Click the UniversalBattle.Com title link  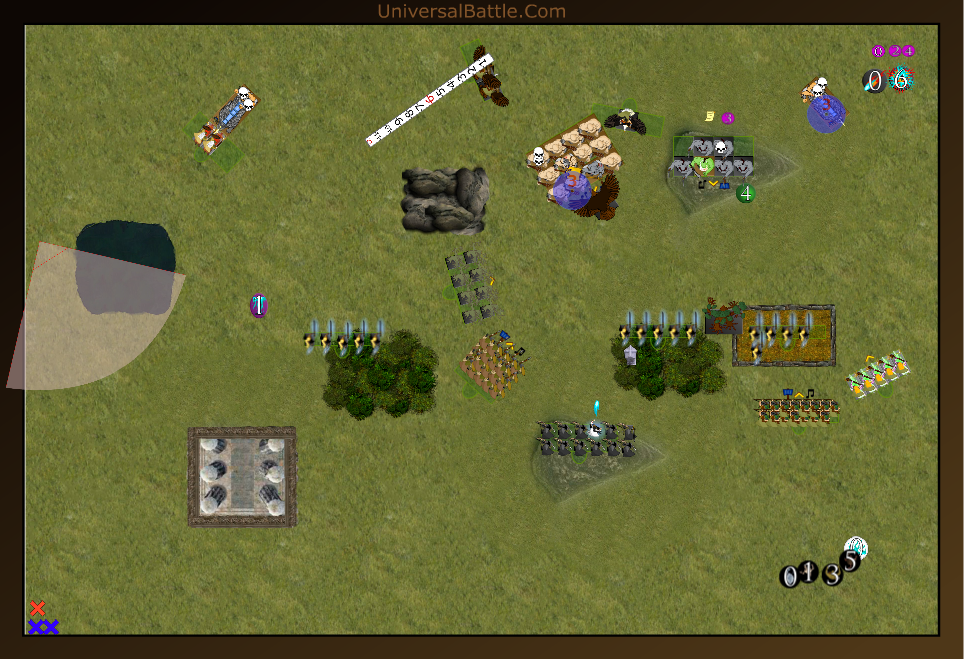471,11
